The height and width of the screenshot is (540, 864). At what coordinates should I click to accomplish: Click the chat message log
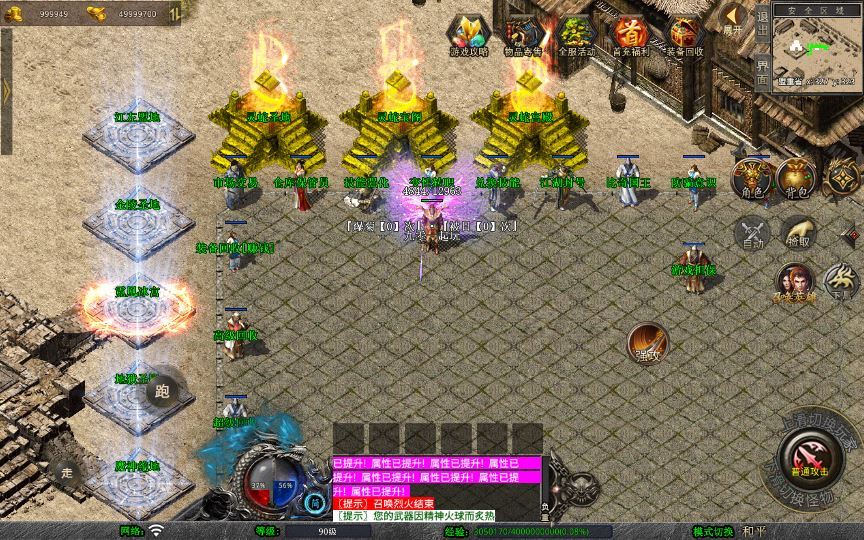point(436,490)
